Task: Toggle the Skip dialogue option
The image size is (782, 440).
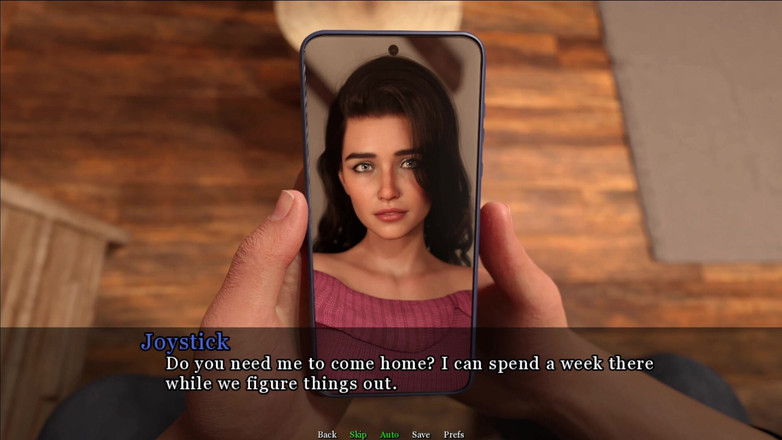Action: 358,434
